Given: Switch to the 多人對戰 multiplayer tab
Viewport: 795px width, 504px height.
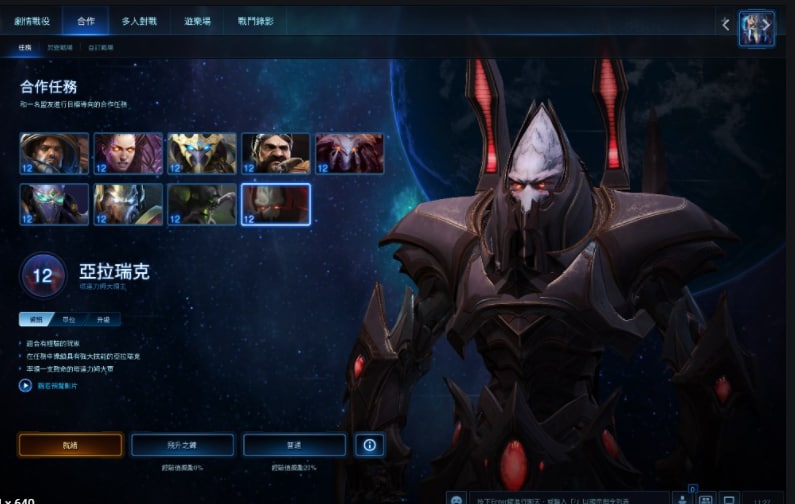Looking at the screenshot, I should coord(141,20).
